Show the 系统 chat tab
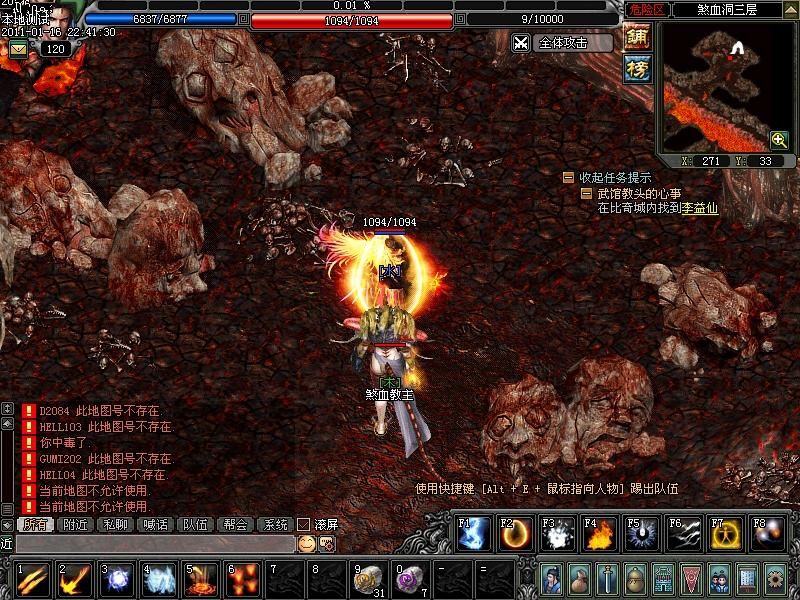Screen dimensions: 800x600 point(273,524)
